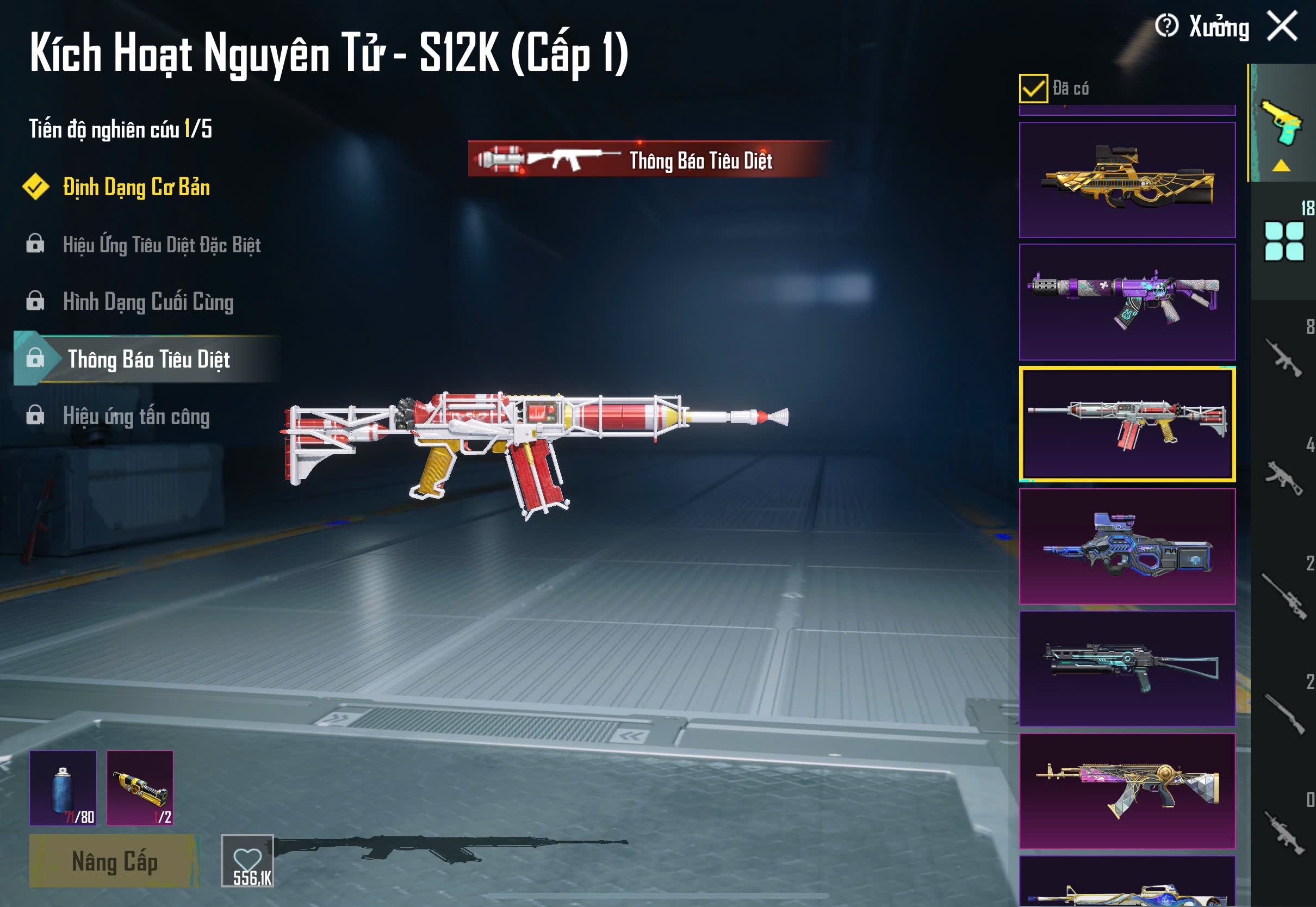Screen dimensions: 1316x907
Task: Select Hiệu Ứng Tiêu Diệt Đặc Biệt stage
Action: pos(162,245)
